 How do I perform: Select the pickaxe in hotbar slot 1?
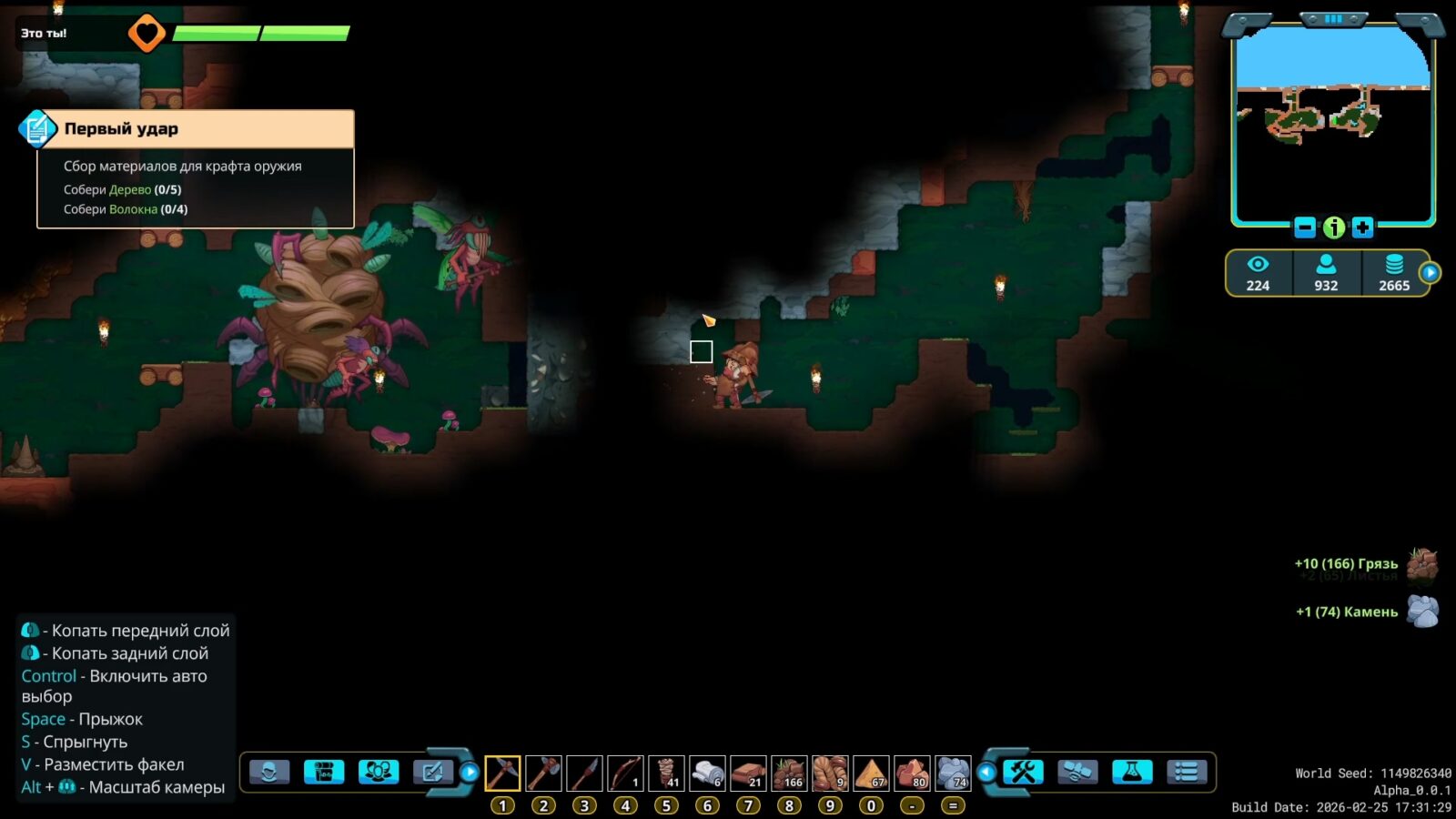(x=502, y=773)
